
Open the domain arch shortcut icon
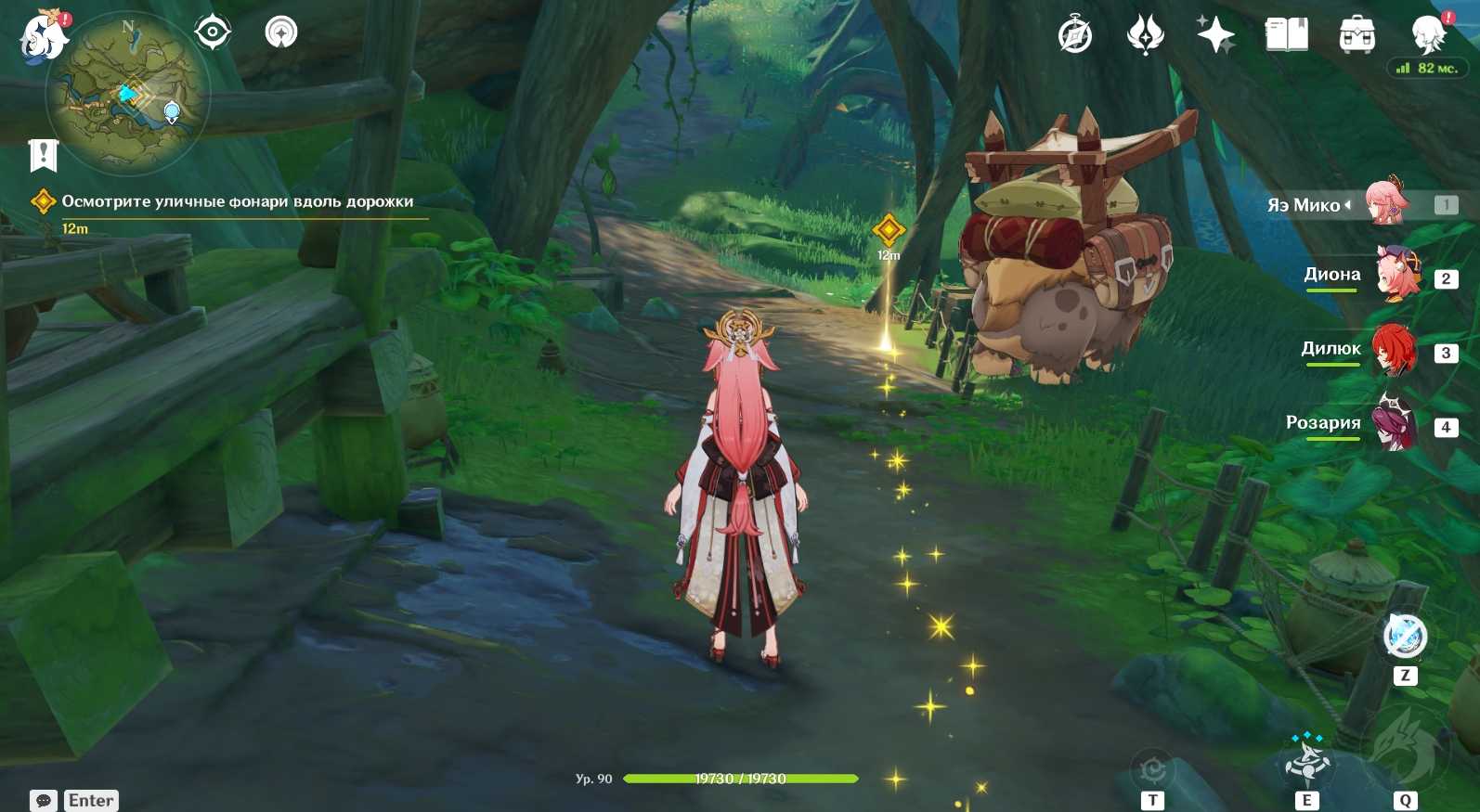point(280,32)
